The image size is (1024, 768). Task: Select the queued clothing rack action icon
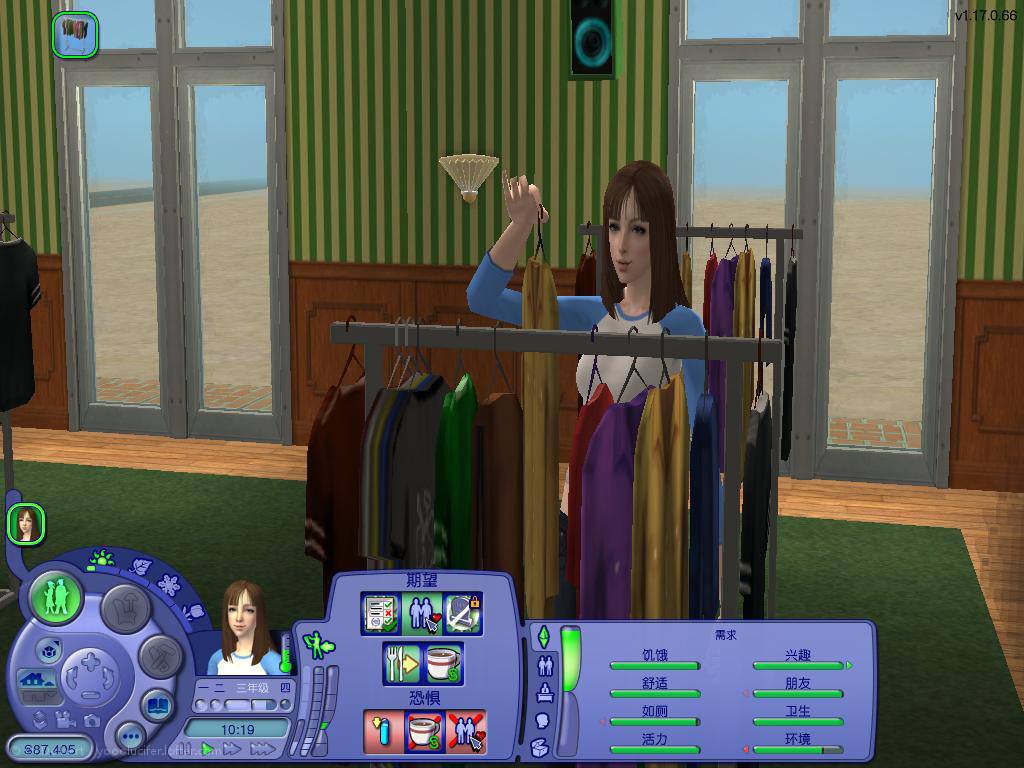click(x=75, y=34)
